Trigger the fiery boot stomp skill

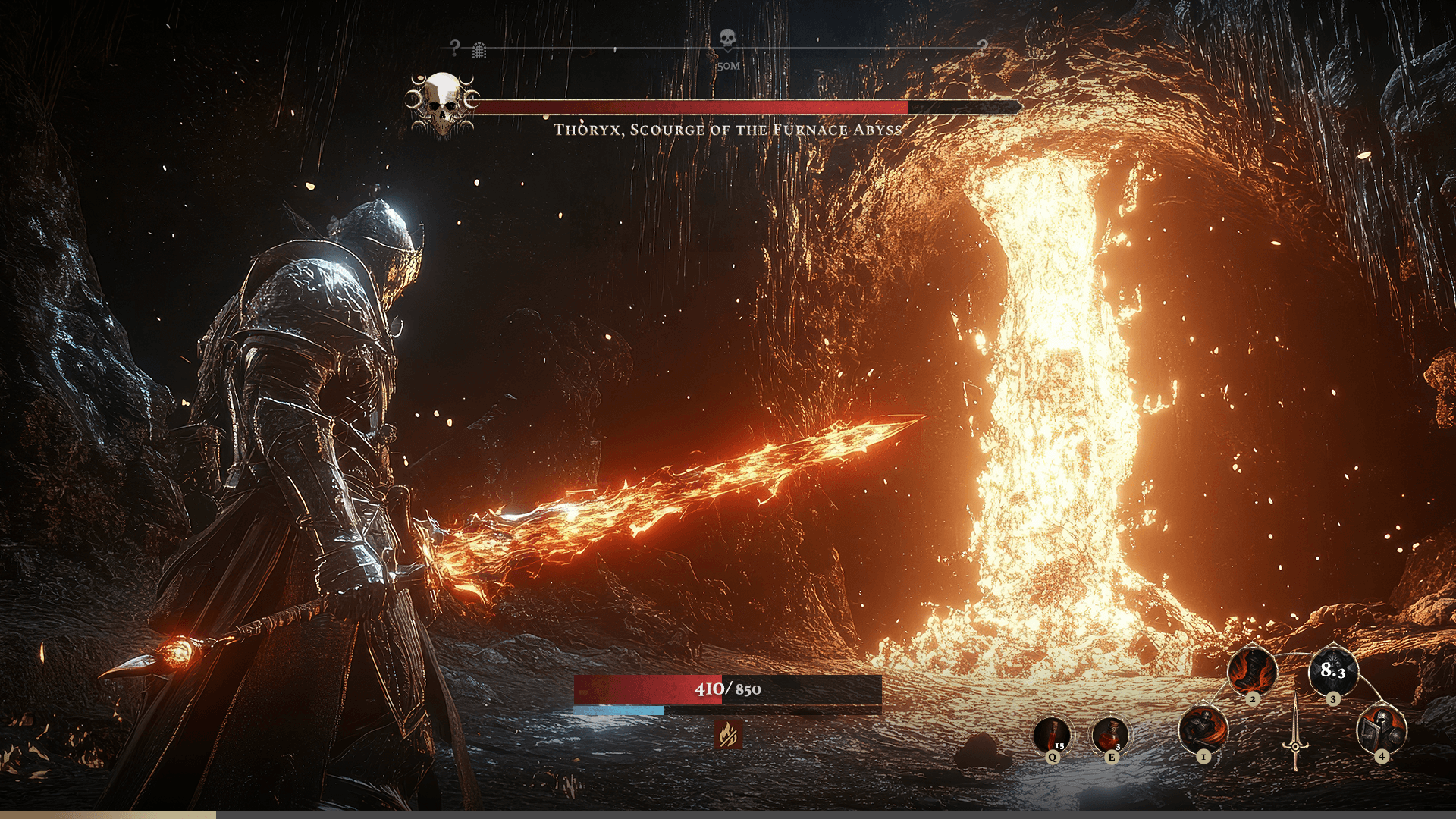pyautogui.click(x=1252, y=670)
